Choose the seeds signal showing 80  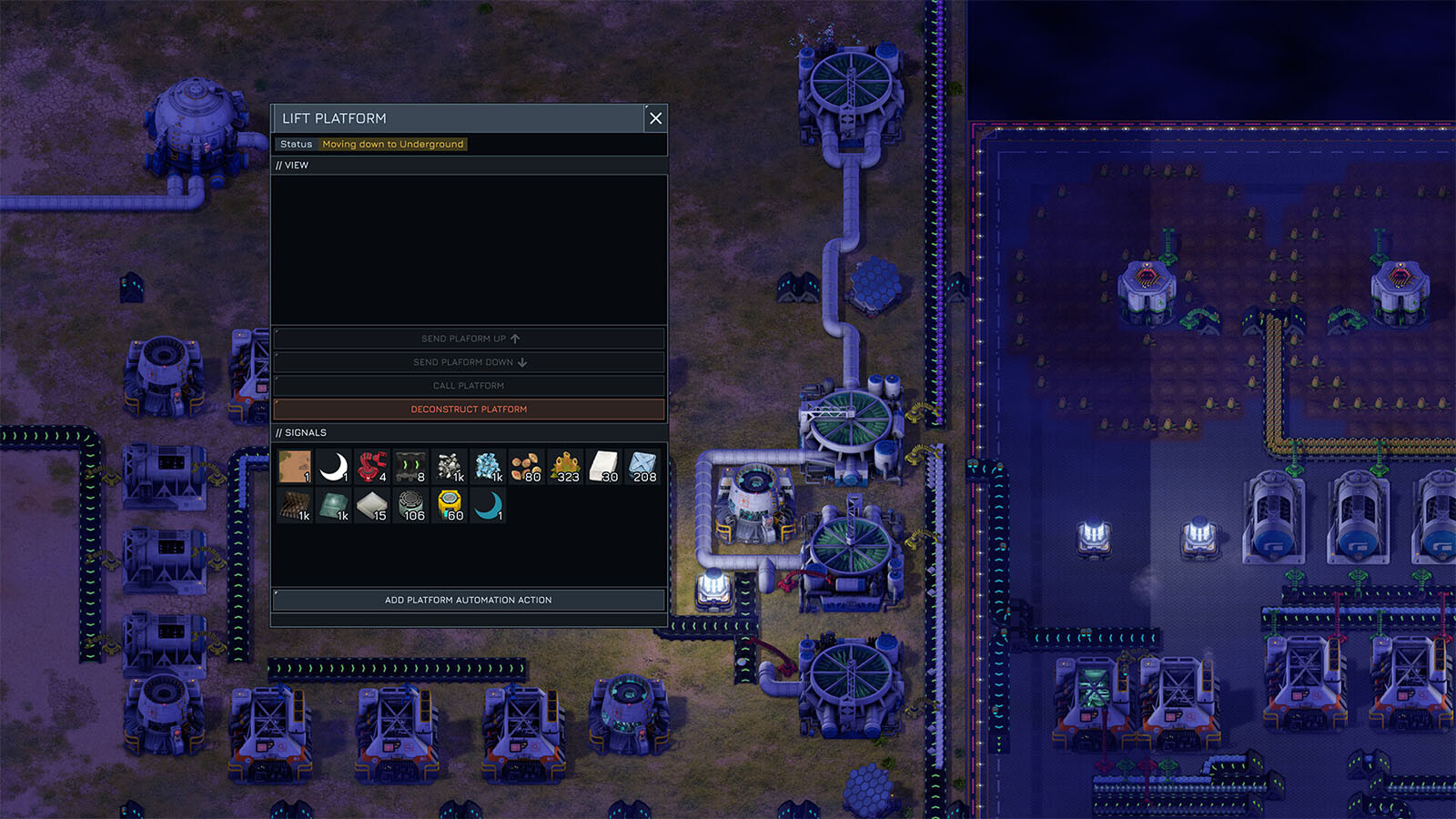tap(526, 467)
